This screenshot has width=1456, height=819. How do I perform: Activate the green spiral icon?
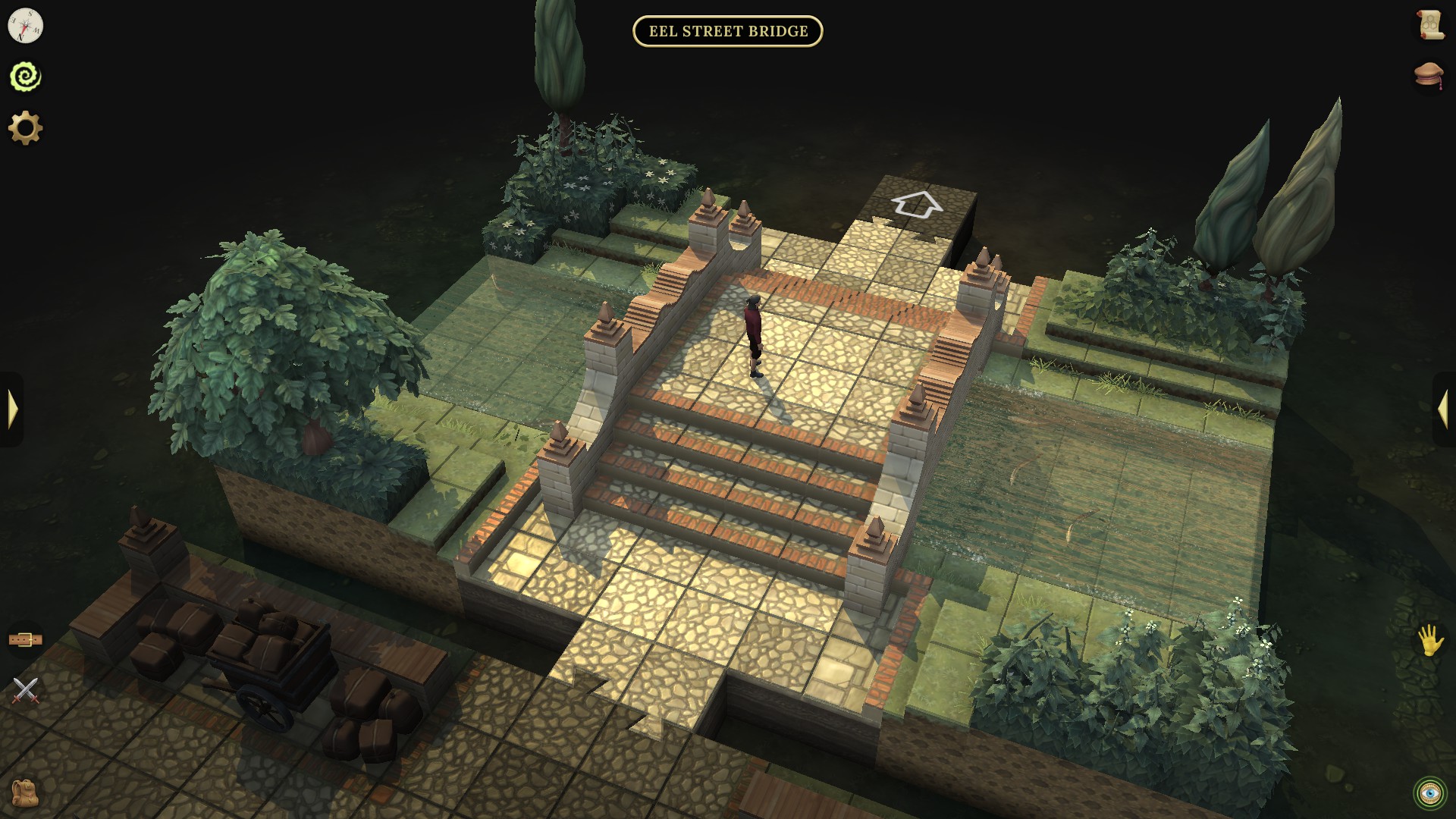point(25,77)
